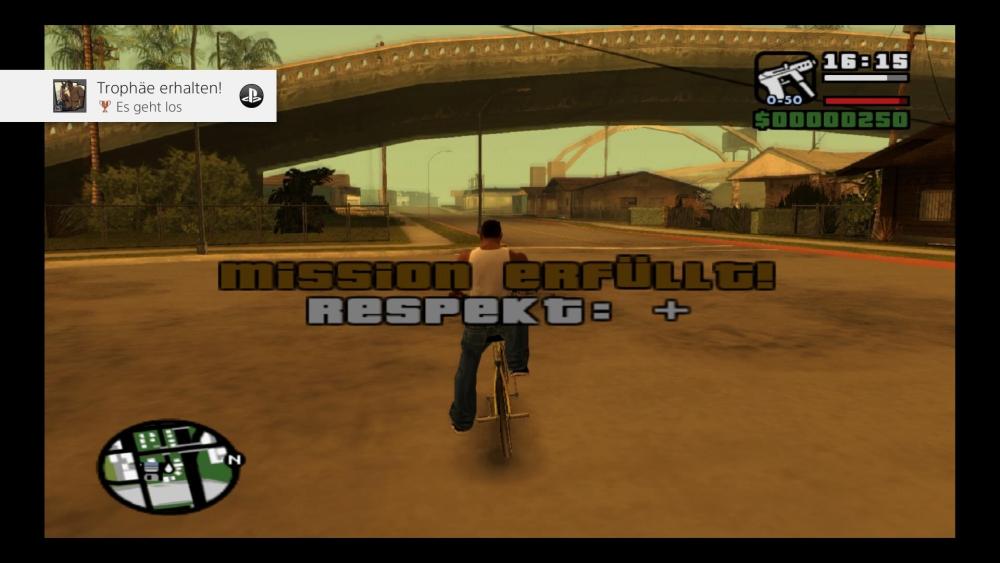Image resolution: width=1000 pixels, height=563 pixels.
Task: Click the circular radar minimap
Action: 168,466
